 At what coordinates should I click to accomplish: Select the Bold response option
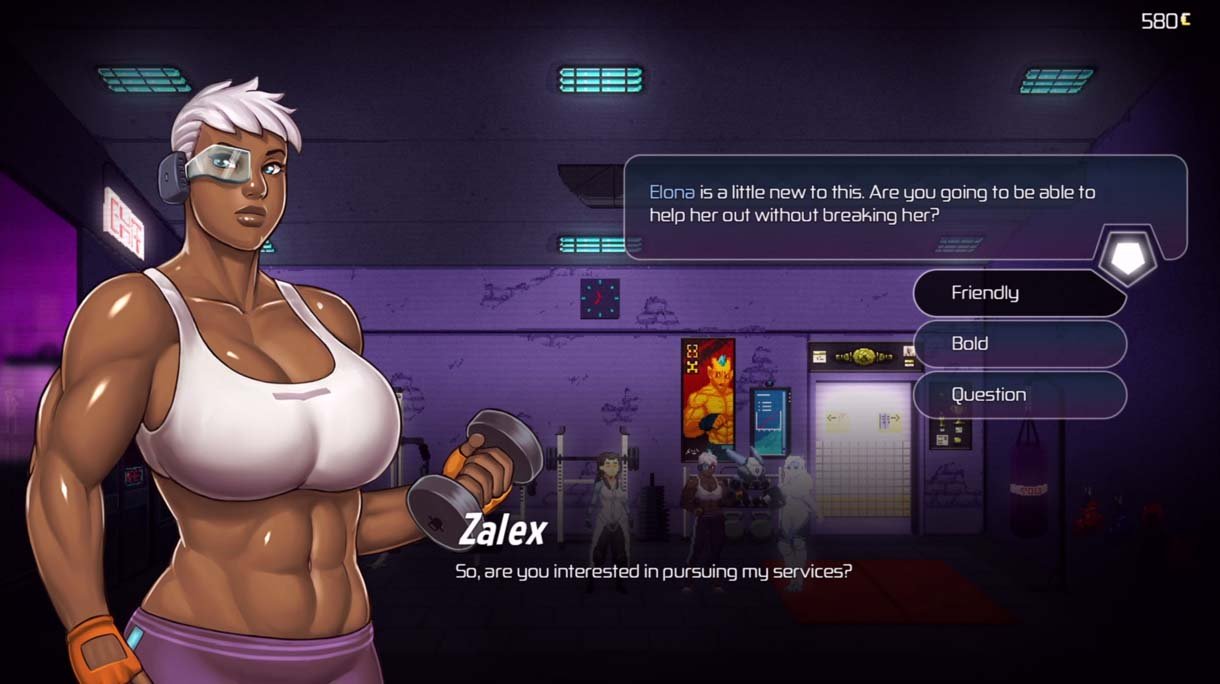point(1018,344)
